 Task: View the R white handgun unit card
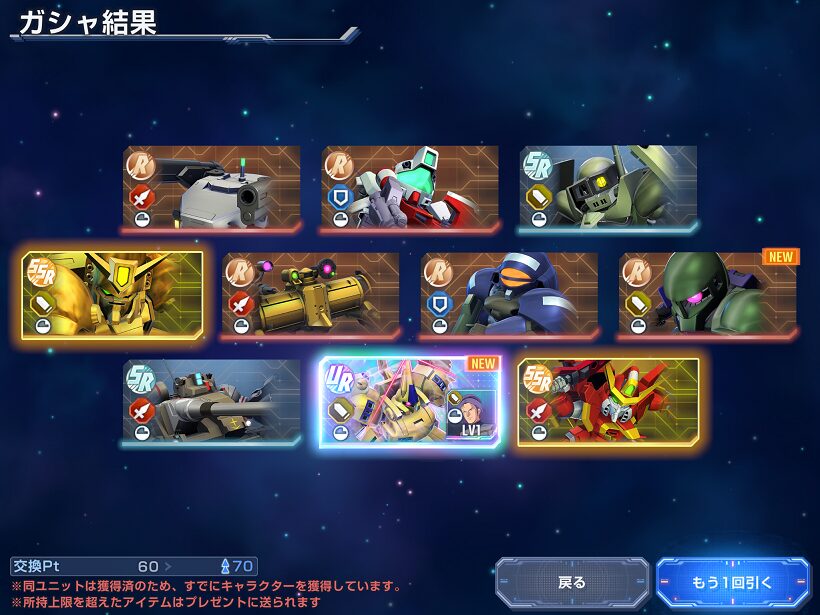tap(212, 189)
